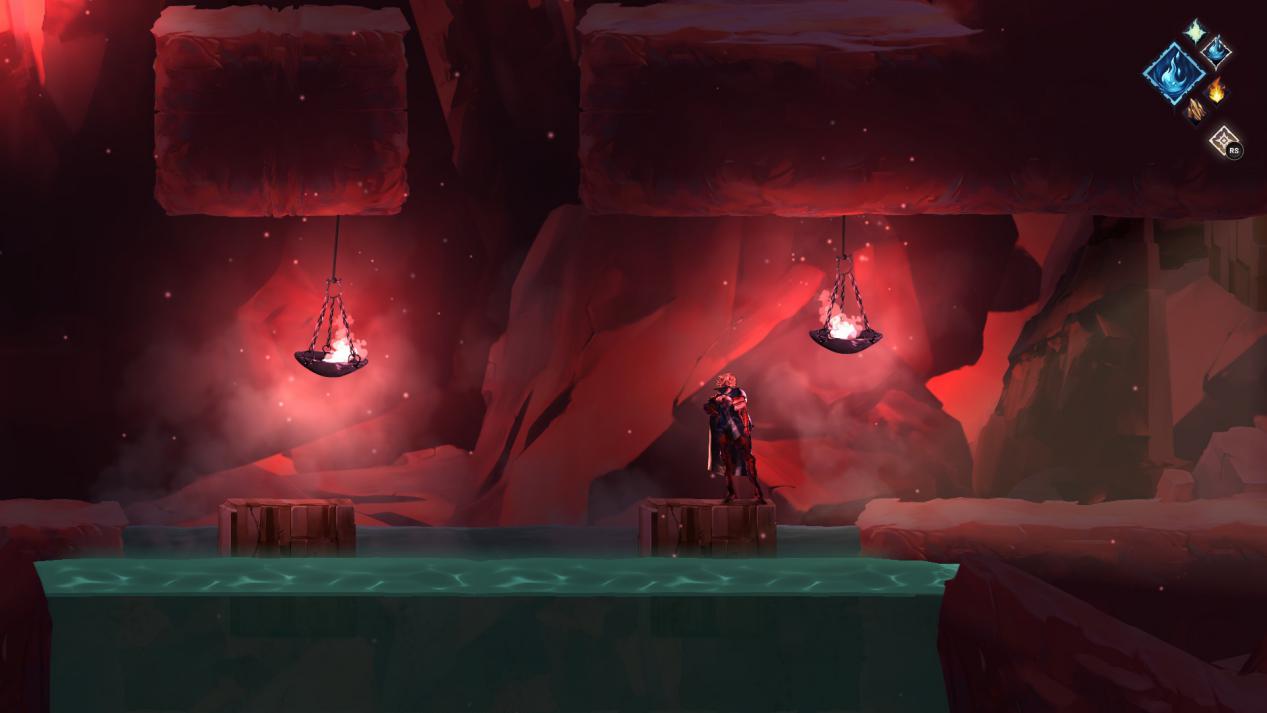Open the white diamond rune icon
This screenshot has width=1267, height=713.
click(1223, 140)
